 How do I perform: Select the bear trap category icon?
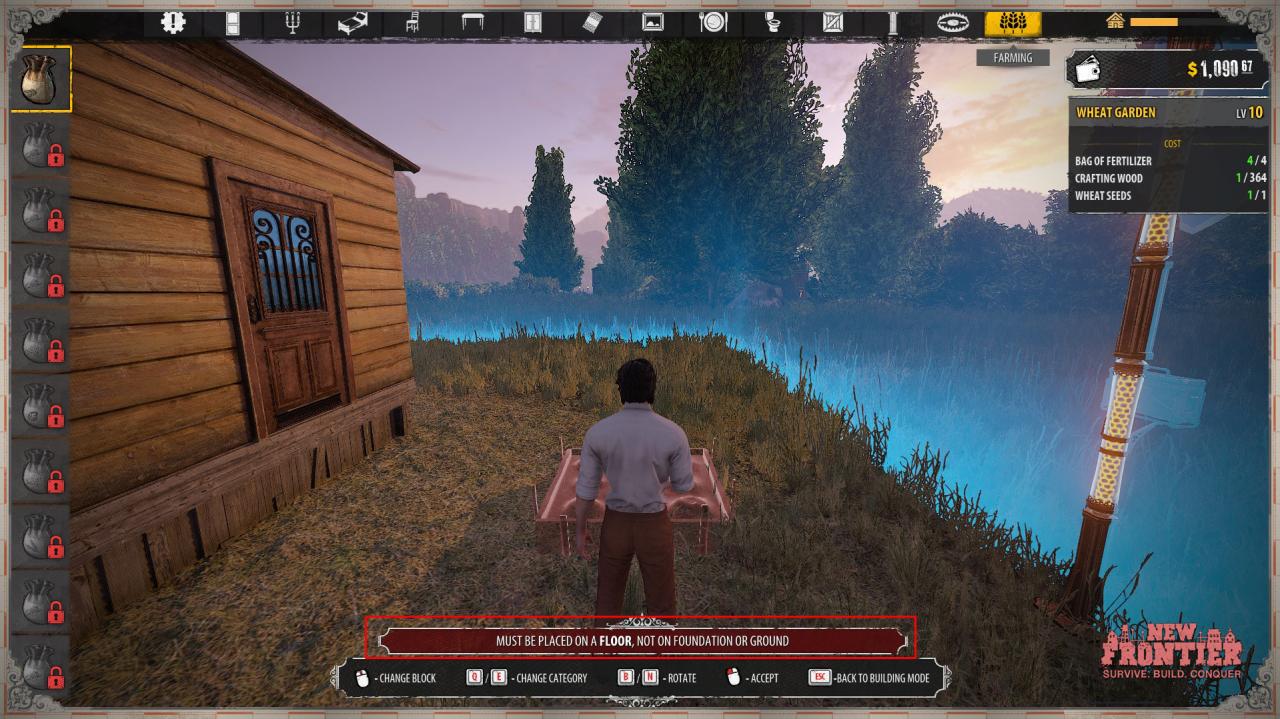(953, 23)
